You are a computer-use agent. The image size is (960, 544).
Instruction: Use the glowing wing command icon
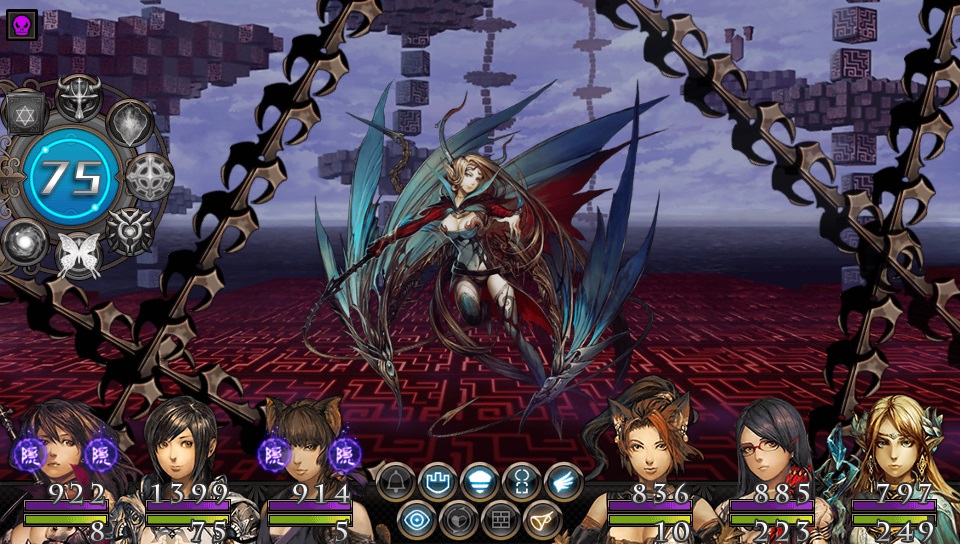click(564, 482)
